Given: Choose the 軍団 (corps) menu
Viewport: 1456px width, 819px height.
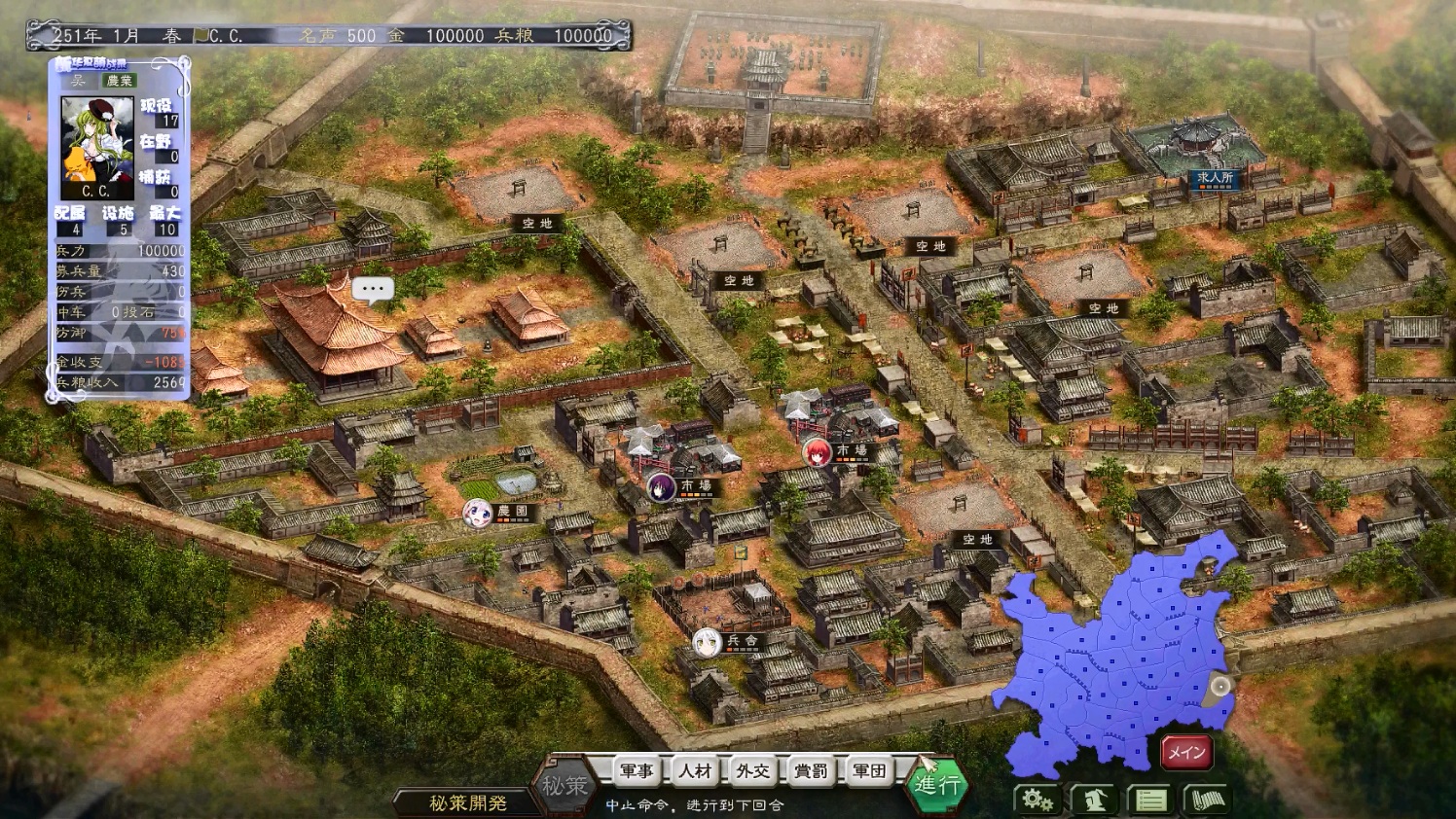Looking at the screenshot, I should (x=869, y=771).
